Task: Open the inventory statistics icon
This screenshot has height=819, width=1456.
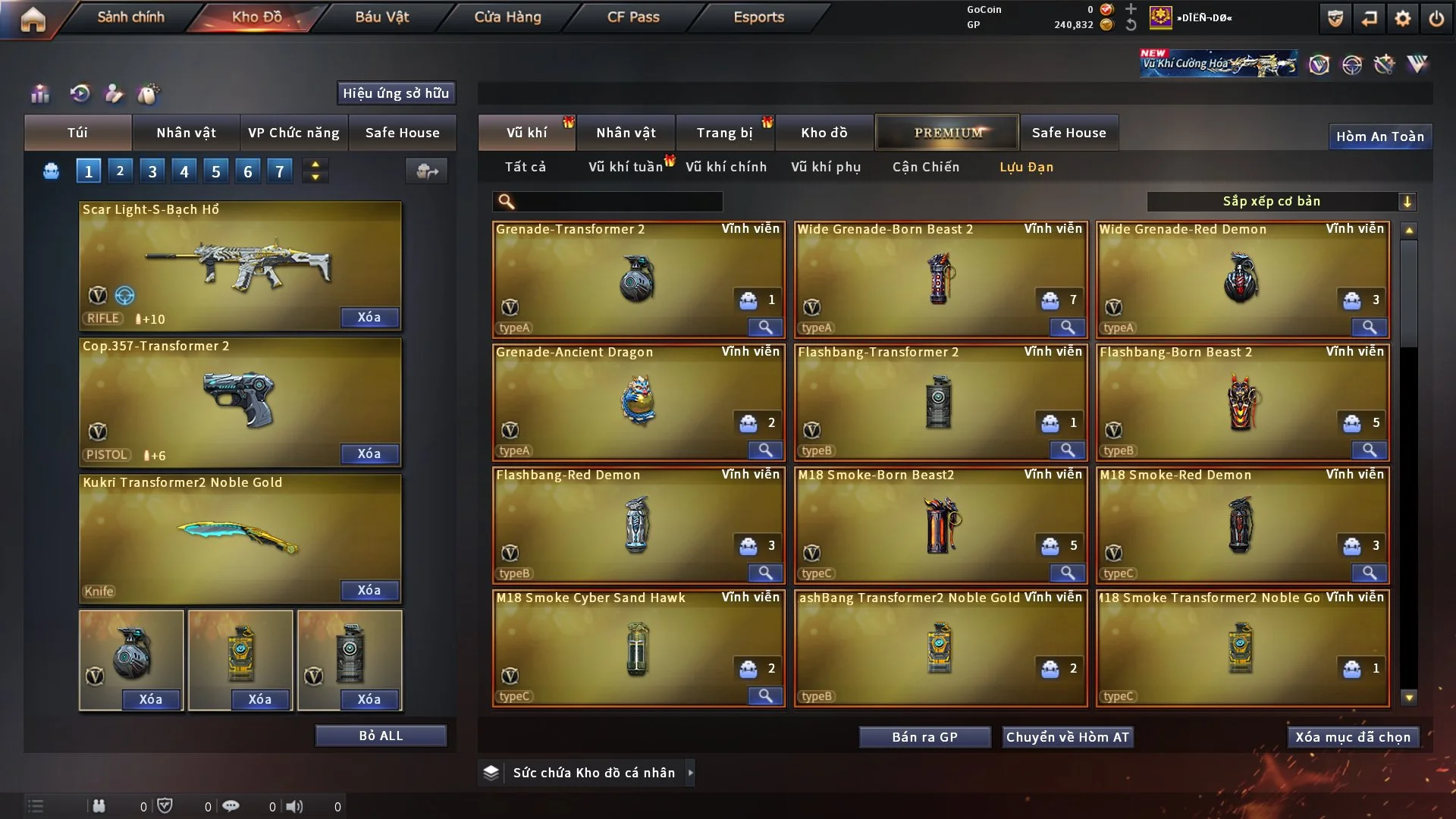Action: 39,94
